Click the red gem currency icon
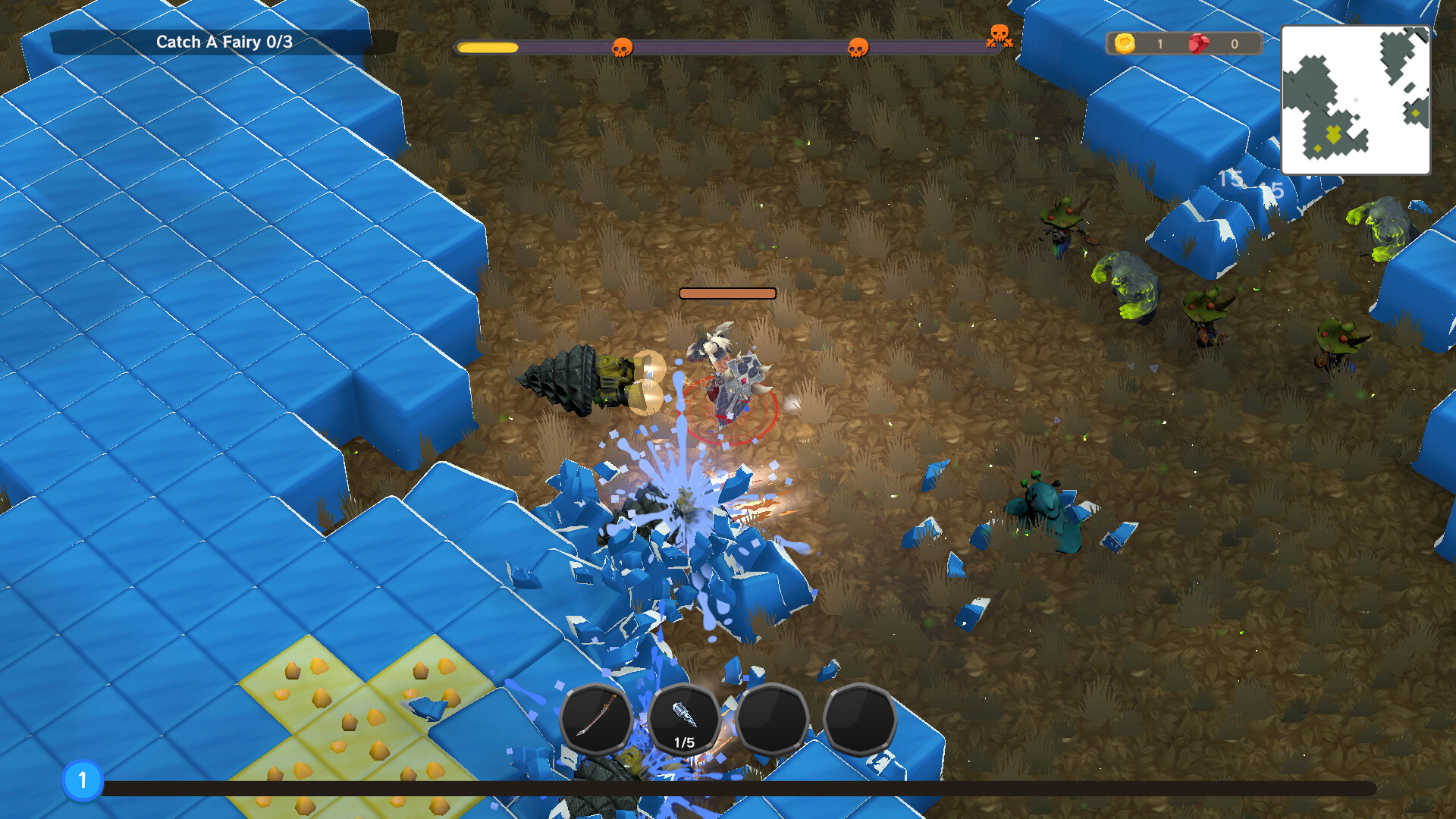The height and width of the screenshot is (819, 1456). point(1198,43)
